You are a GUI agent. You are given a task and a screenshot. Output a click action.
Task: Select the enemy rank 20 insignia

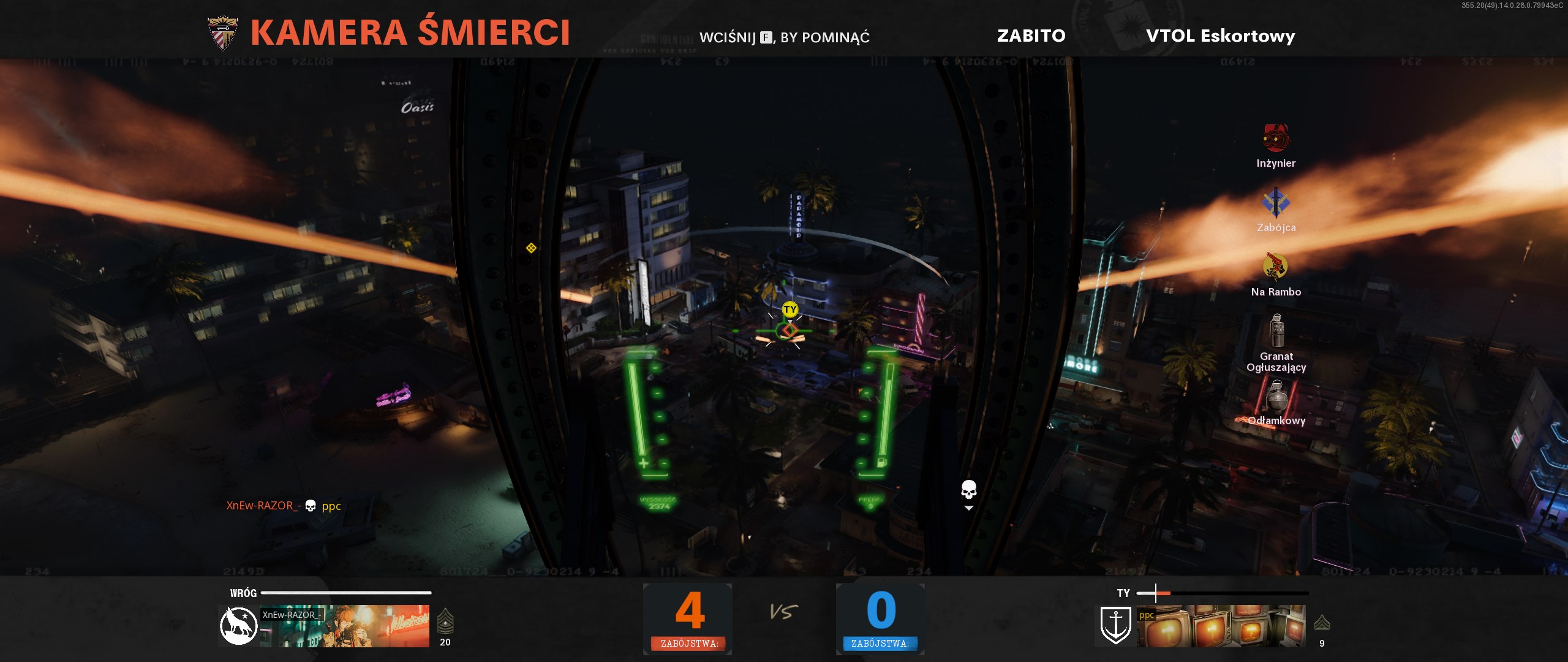[x=445, y=622]
